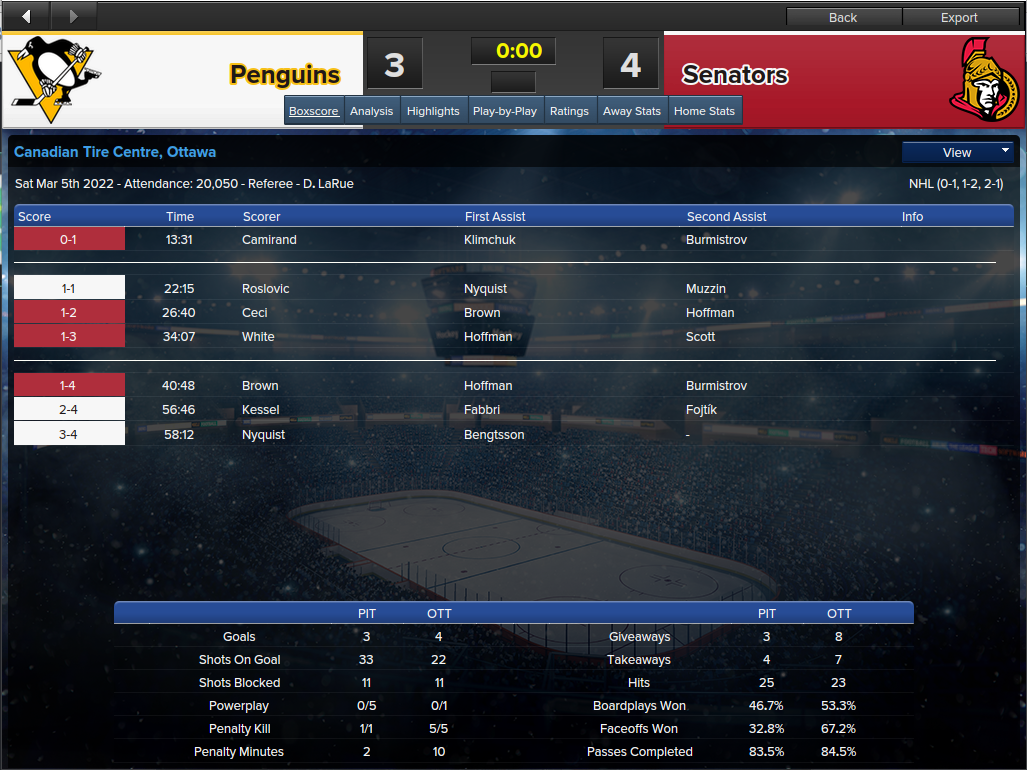Image resolution: width=1027 pixels, height=770 pixels.
Task: Select the Boxscore tab
Action: pyautogui.click(x=314, y=111)
